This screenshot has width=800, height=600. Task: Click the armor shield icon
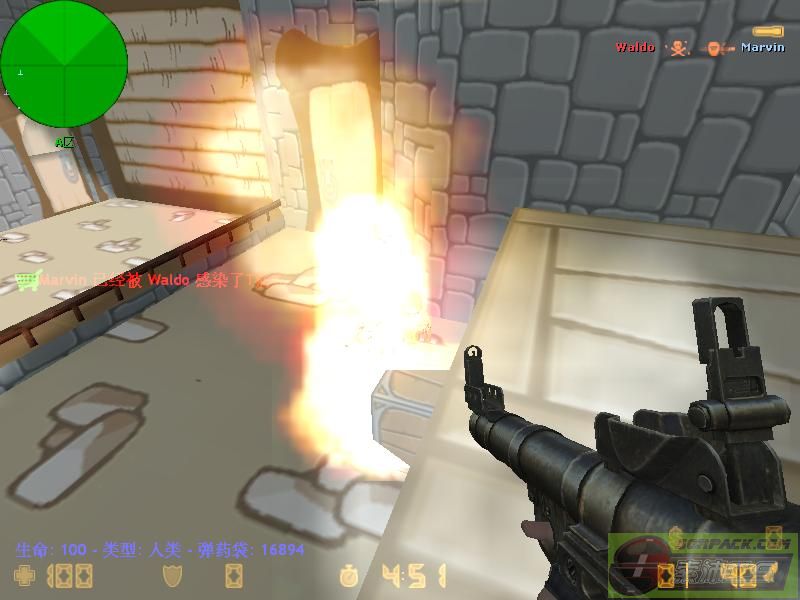172,576
